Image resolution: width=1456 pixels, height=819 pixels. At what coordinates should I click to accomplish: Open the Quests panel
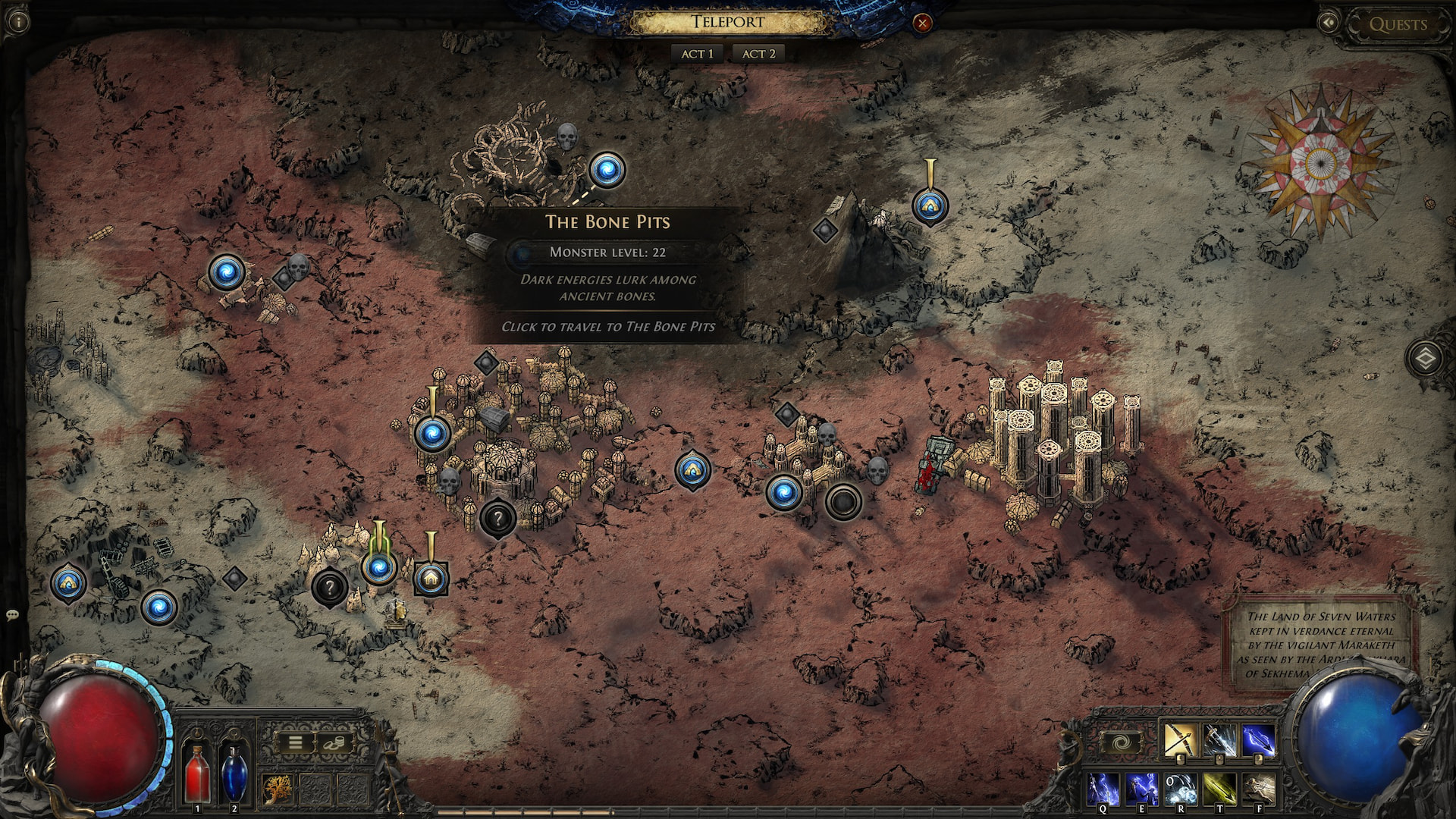(x=1398, y=24)
